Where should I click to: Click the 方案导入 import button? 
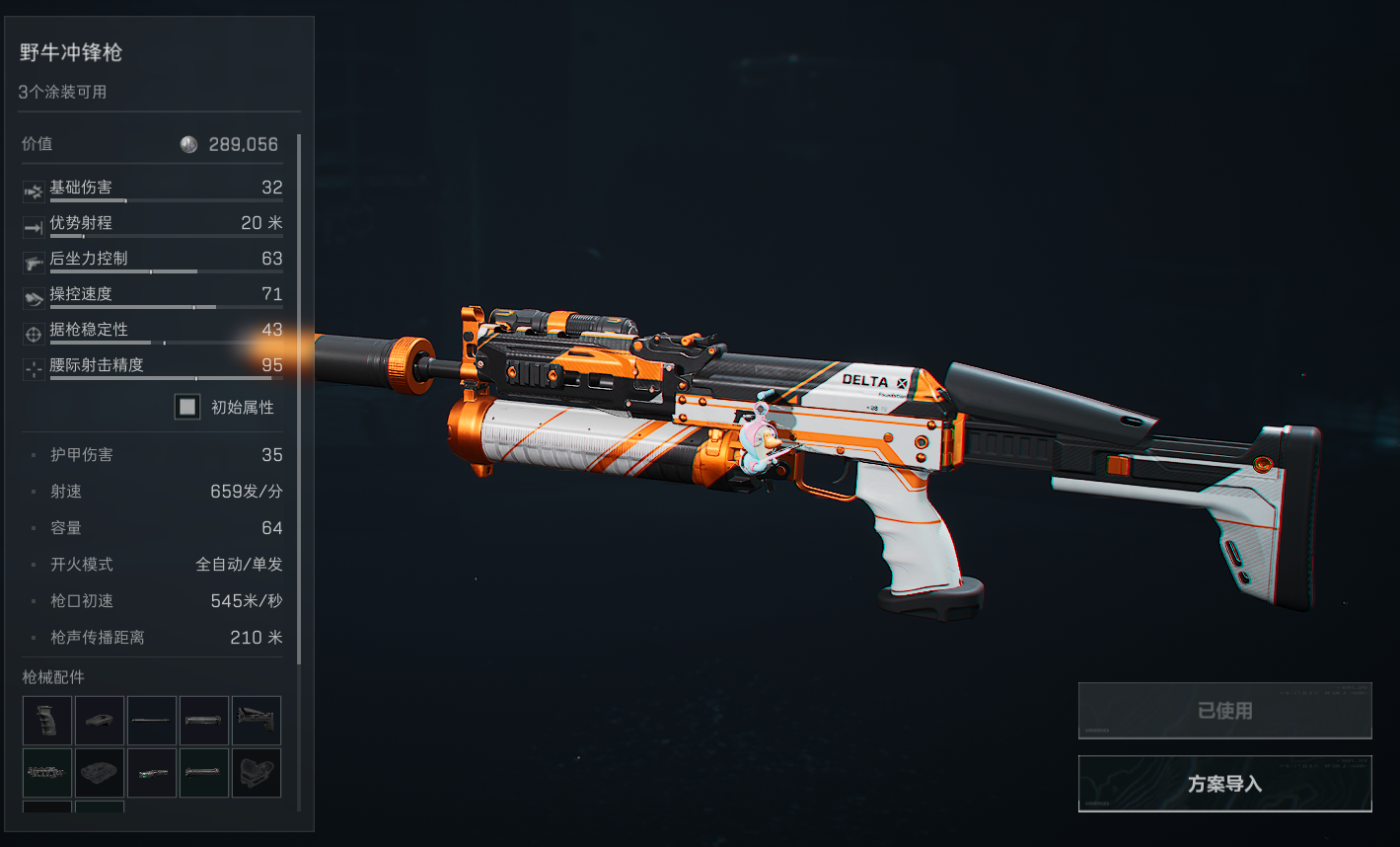[1224, 784]
